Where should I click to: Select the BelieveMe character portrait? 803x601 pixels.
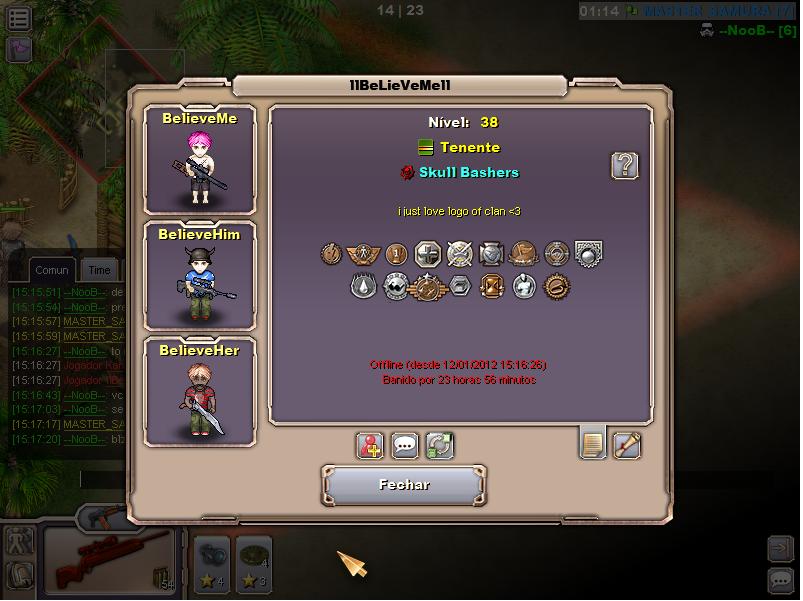[x=199, y=160]
